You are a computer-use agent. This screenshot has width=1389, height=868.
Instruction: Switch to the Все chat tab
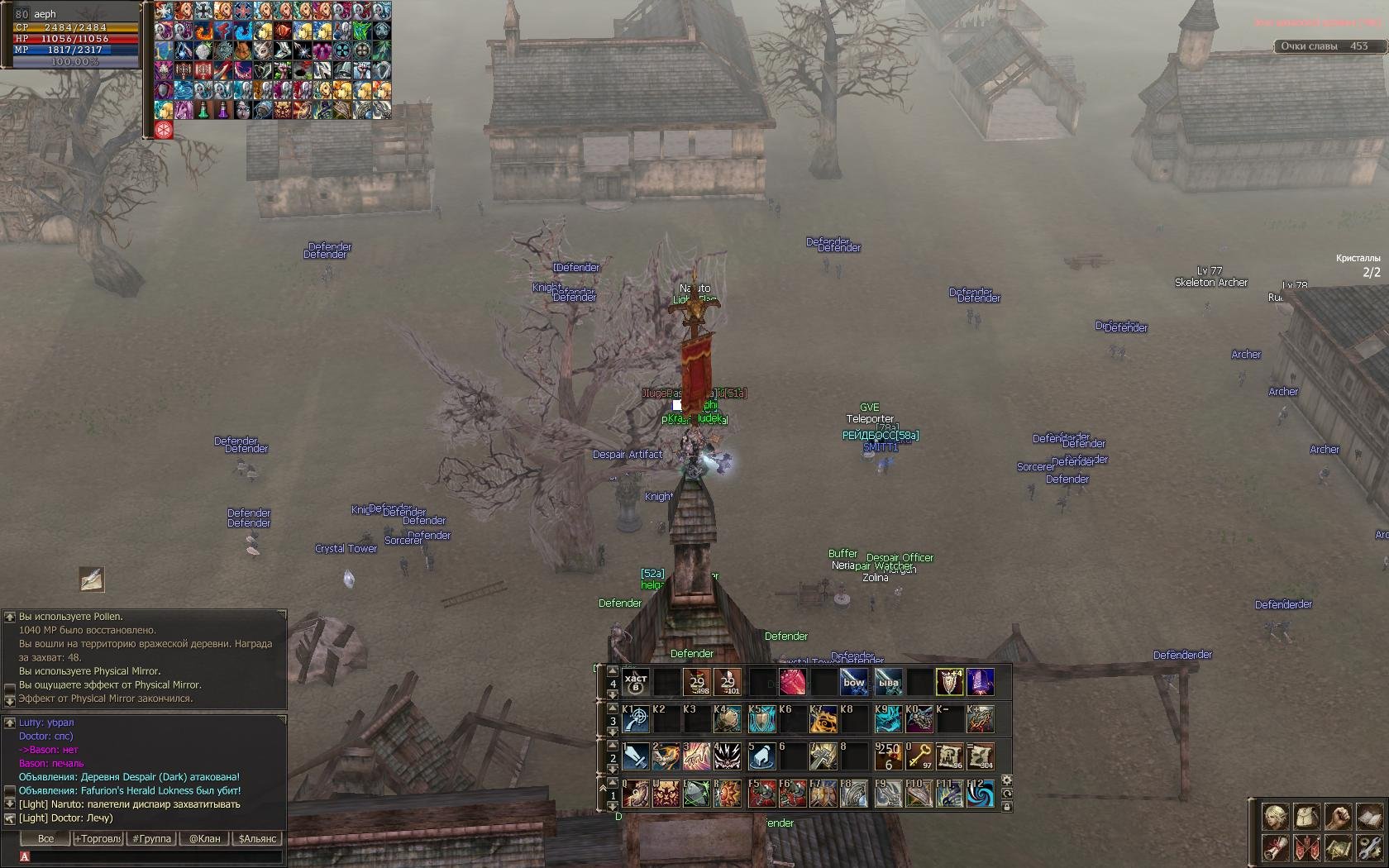pos(46,838)
